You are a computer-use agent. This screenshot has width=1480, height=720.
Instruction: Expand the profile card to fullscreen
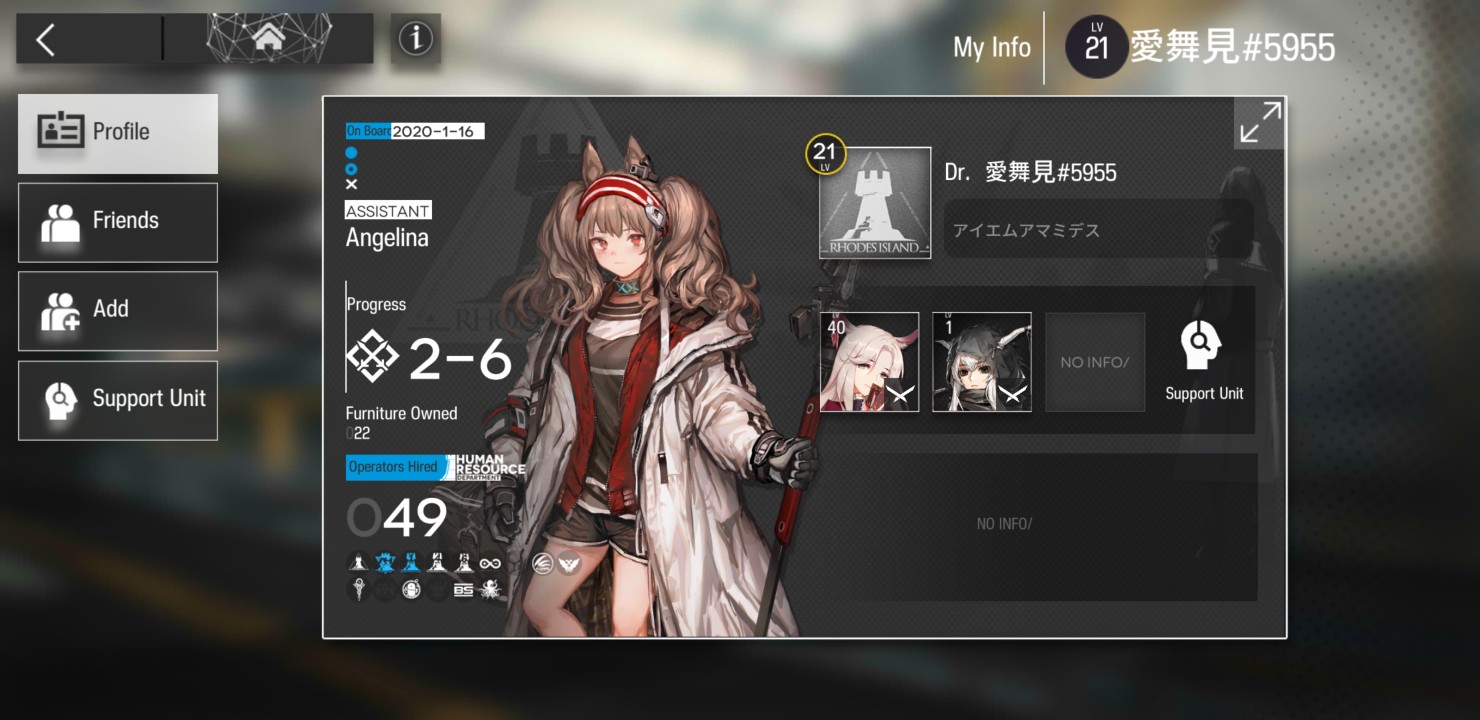(x=1259, y=123)
